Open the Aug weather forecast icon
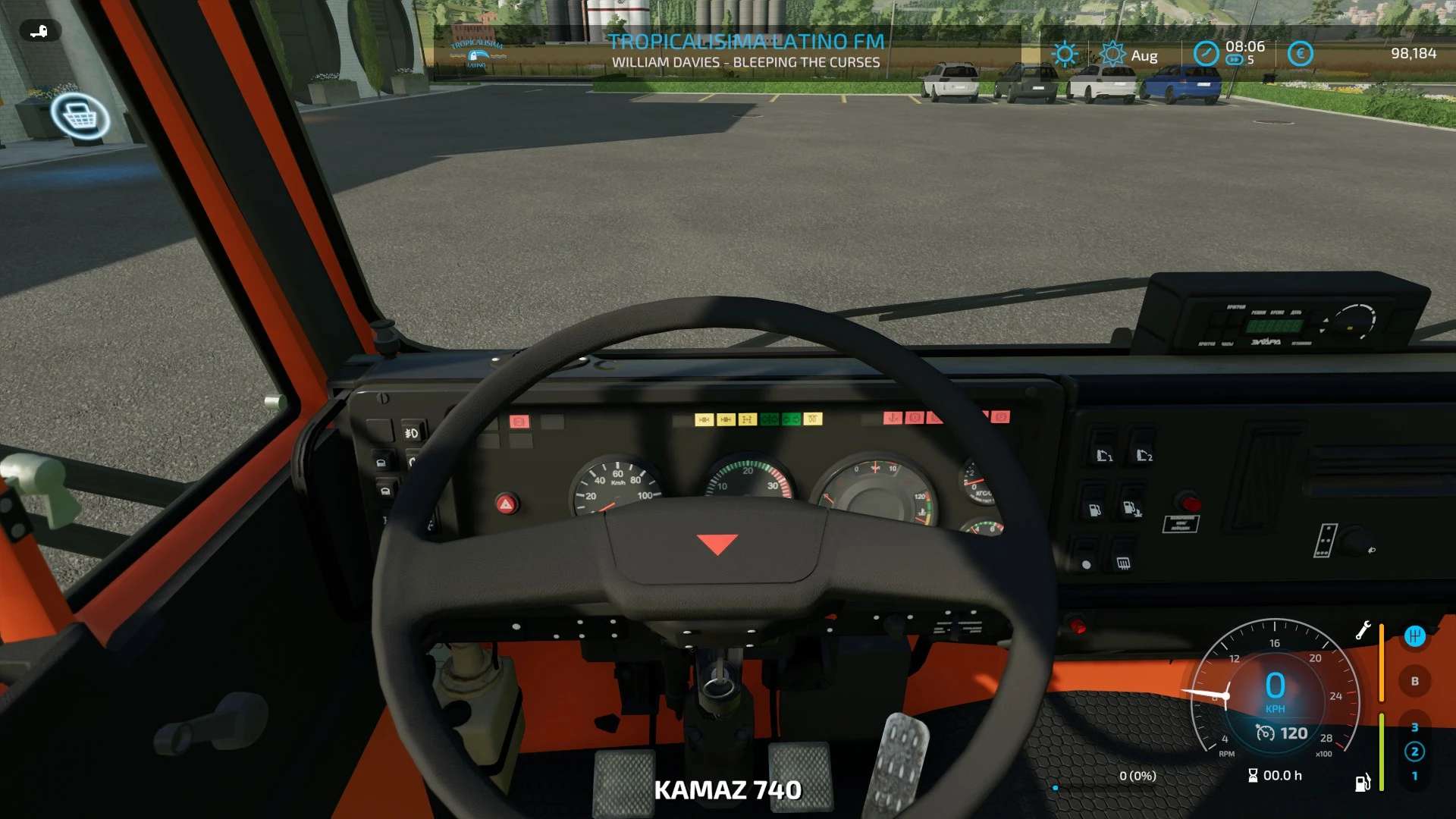Screen dimensions: 1456x819 point(1112,54)
